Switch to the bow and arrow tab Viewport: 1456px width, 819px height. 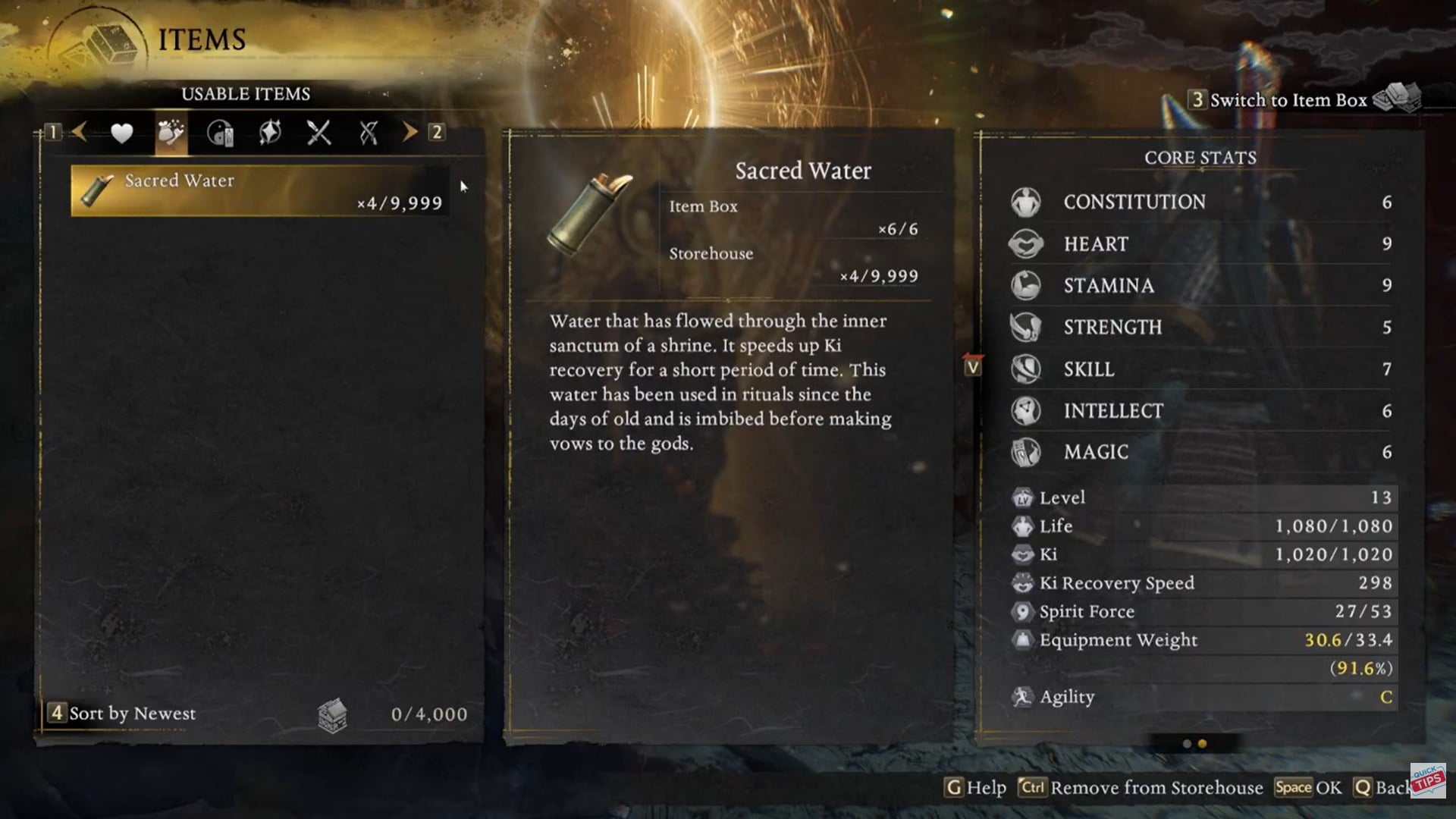(x=369, y=133)
